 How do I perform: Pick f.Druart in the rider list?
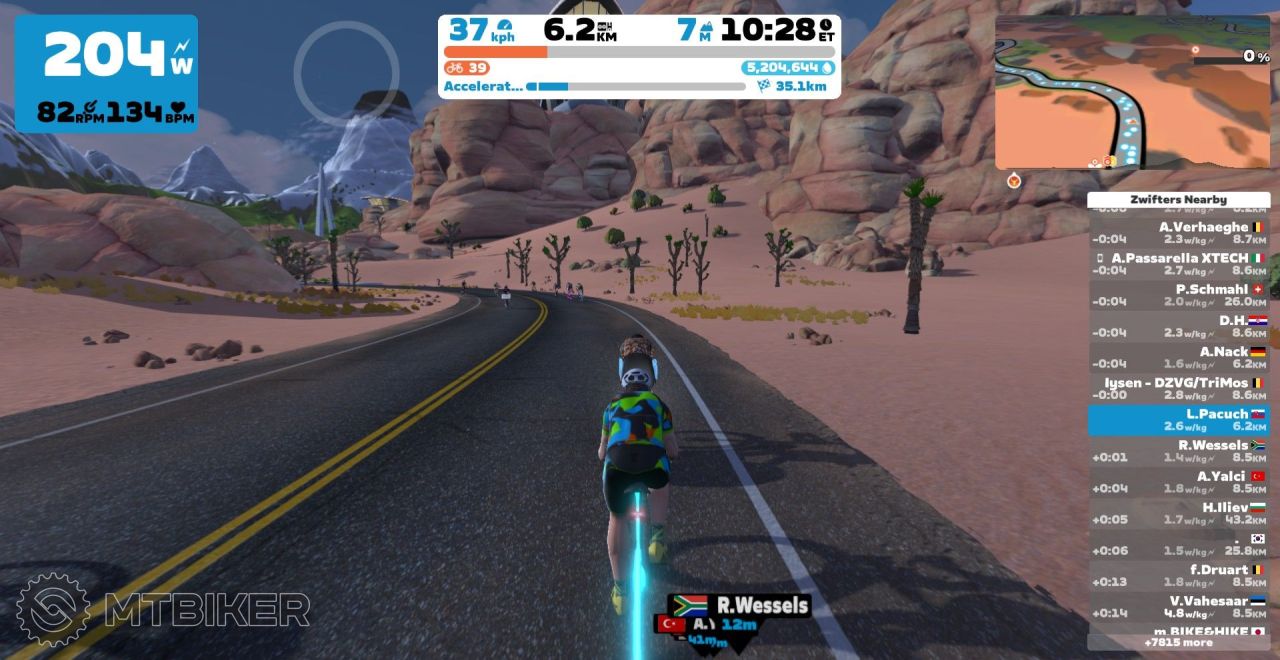click(1178, 575)
